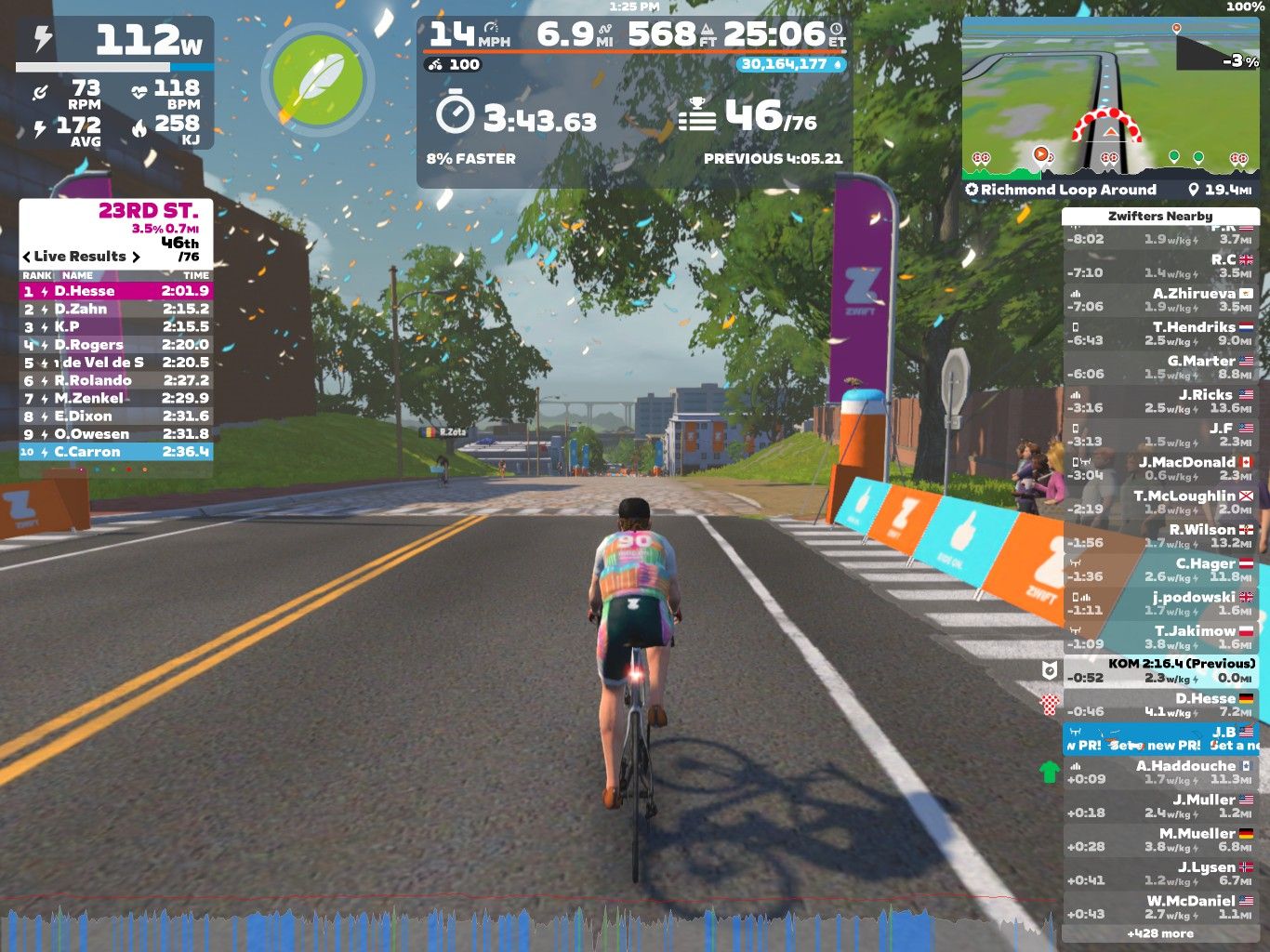Select A.Haddouche in the nearby list
The width and height of the screenshot is (1270, 952).
1159,772
